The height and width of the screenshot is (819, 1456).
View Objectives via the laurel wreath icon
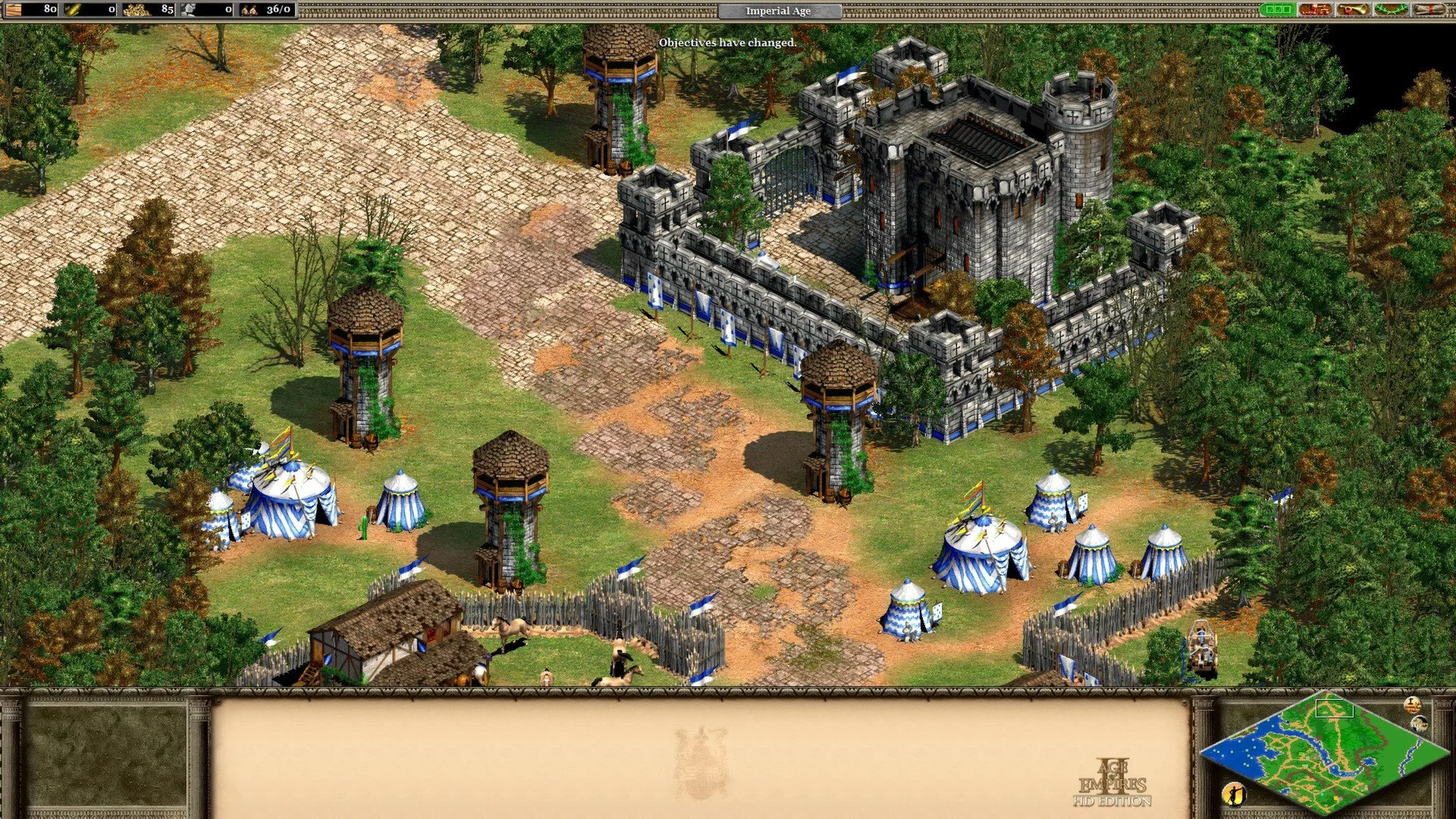pyautogui.click(x=1392, y=10)
